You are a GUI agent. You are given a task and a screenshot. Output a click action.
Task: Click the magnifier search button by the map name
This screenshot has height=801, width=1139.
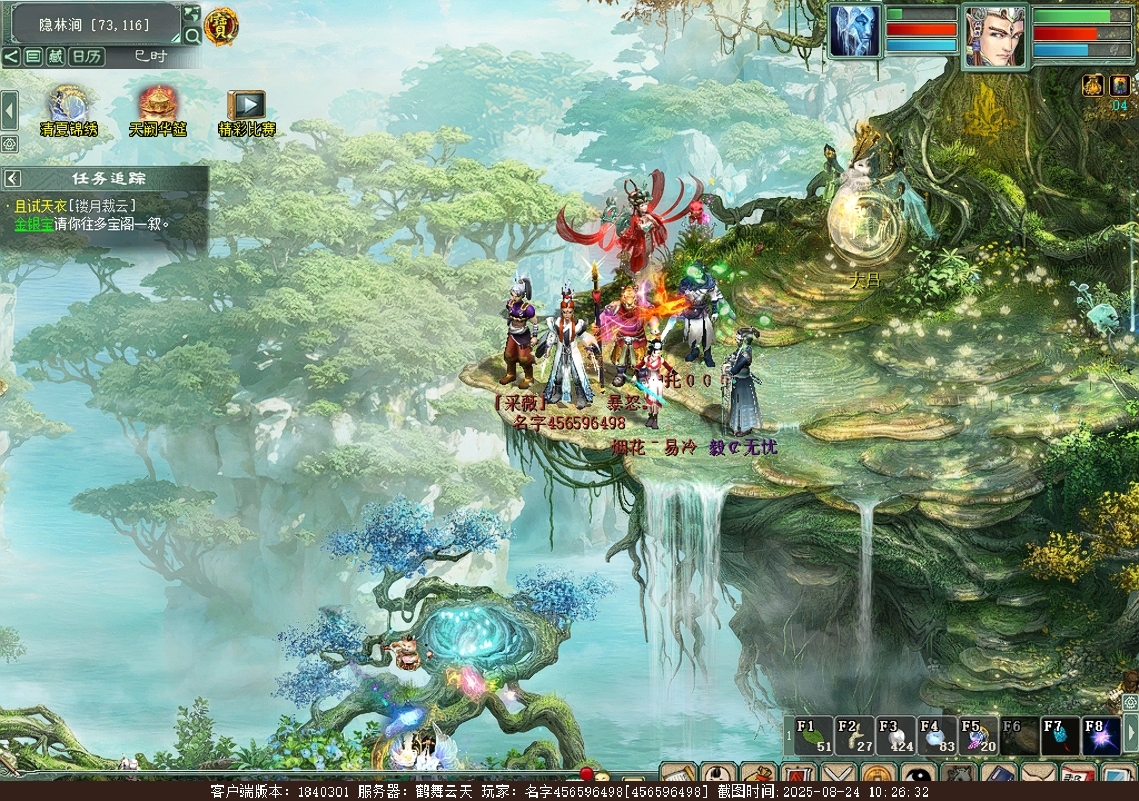(x=192, y=35)
